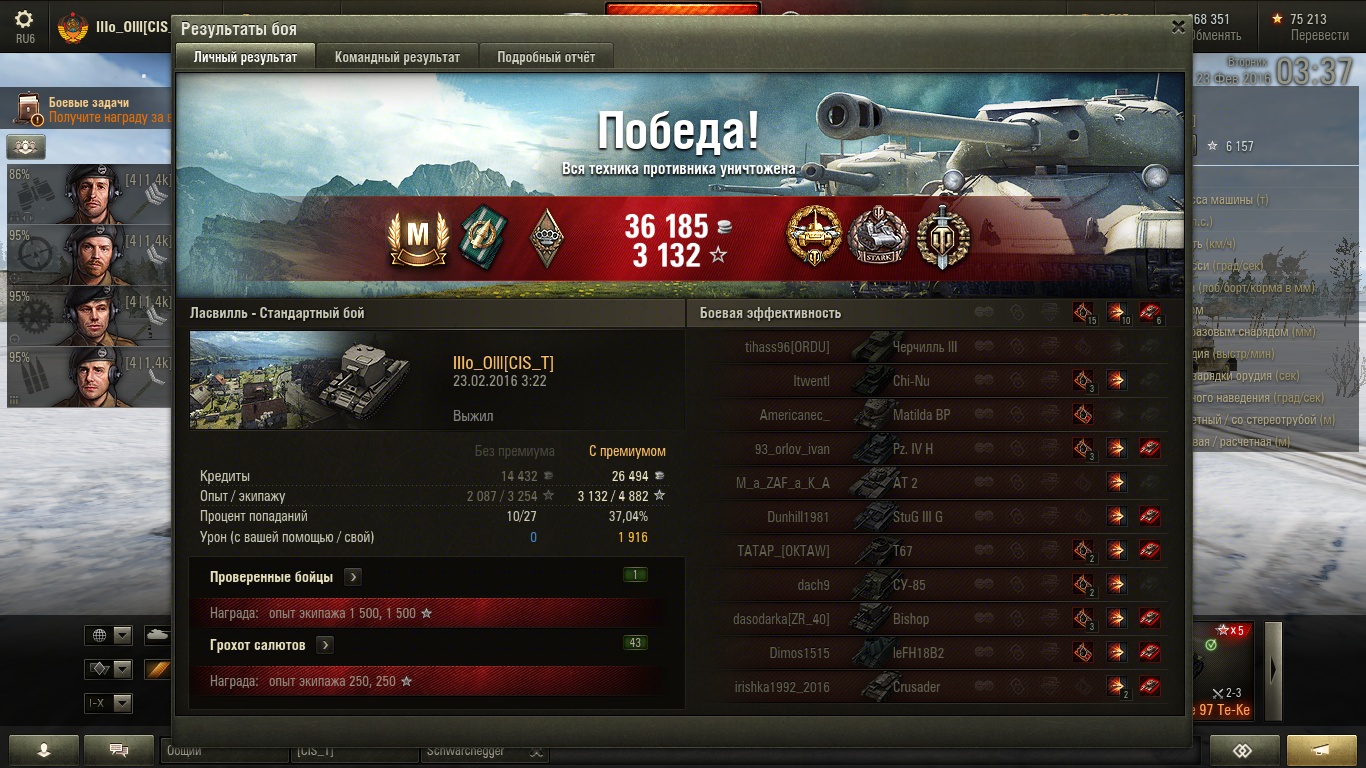Select the Личный результат tab
The image size is (1366, 768).
pos(245,57)
